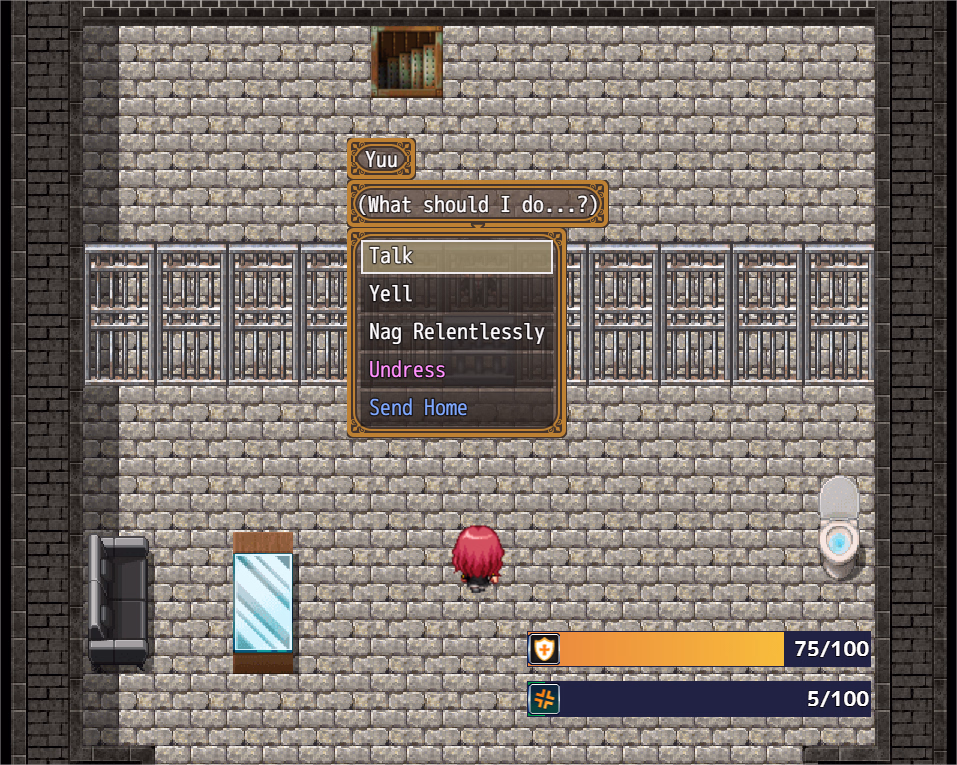The height and width of the screenshot is (765, 957).
Task: Choose the pink Undress option
Action: (x=456, y=370)
